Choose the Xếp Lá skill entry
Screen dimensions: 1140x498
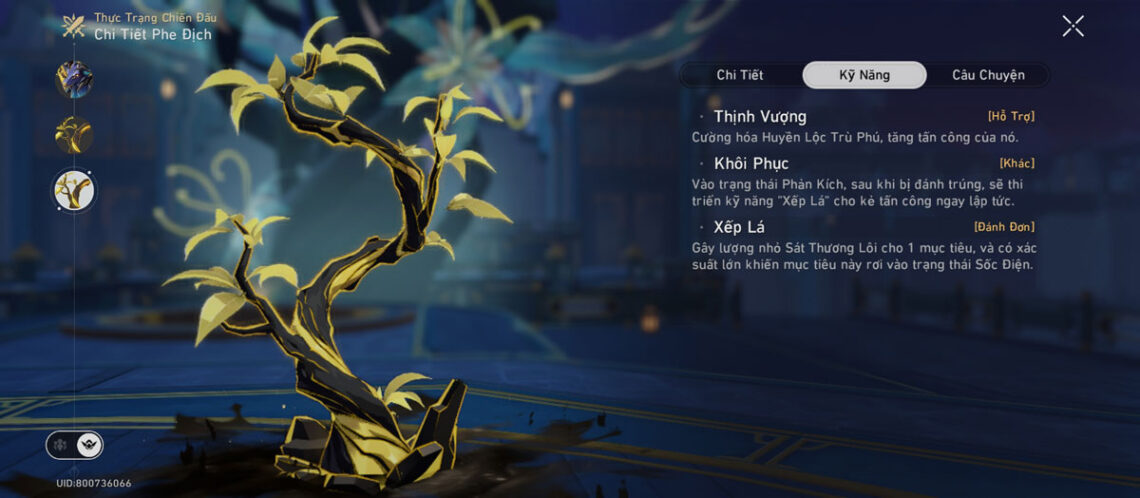pos(739,227)
